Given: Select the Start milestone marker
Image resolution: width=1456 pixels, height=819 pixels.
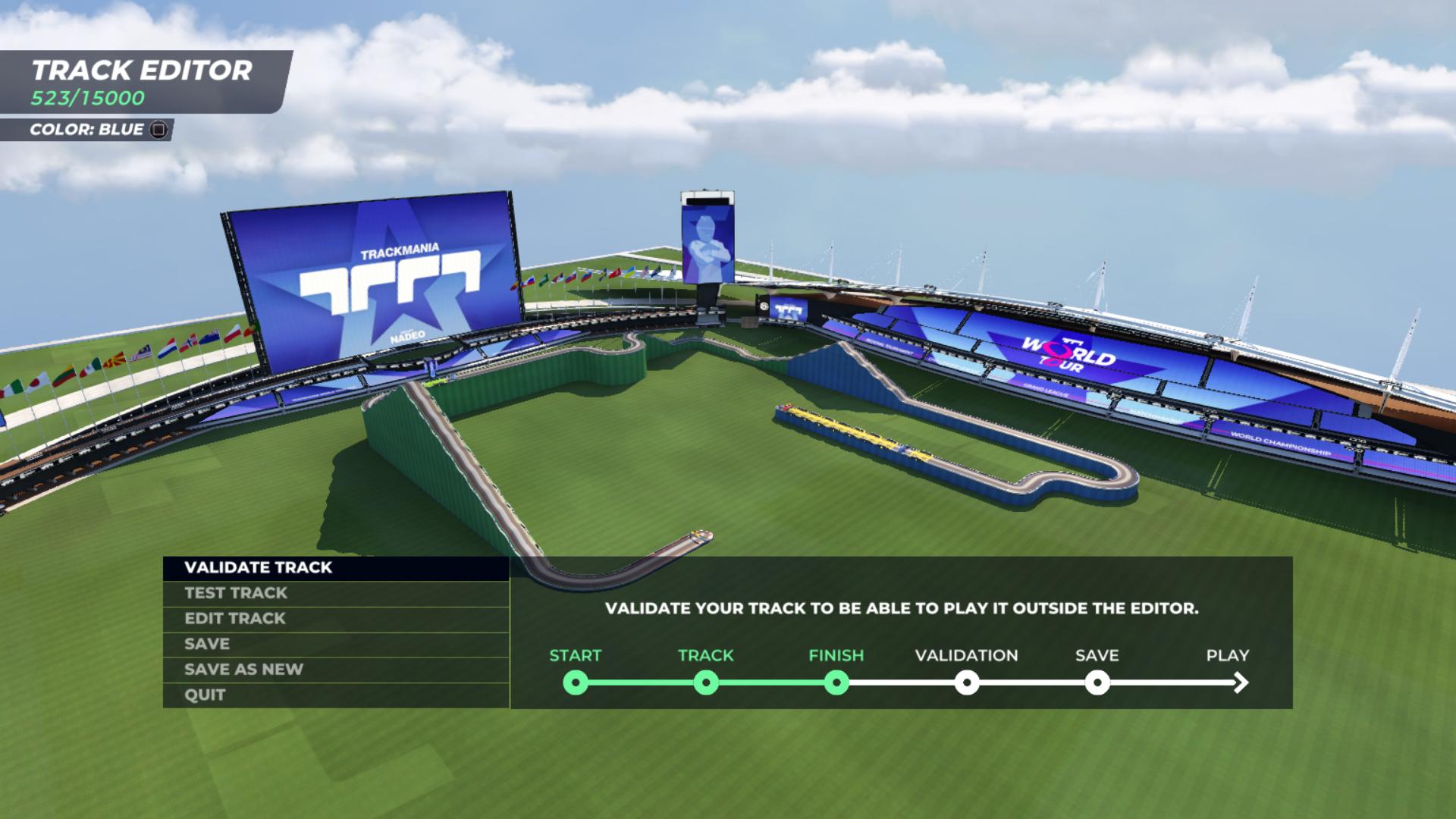Looking at the screenshot, I should click(576, 682).
